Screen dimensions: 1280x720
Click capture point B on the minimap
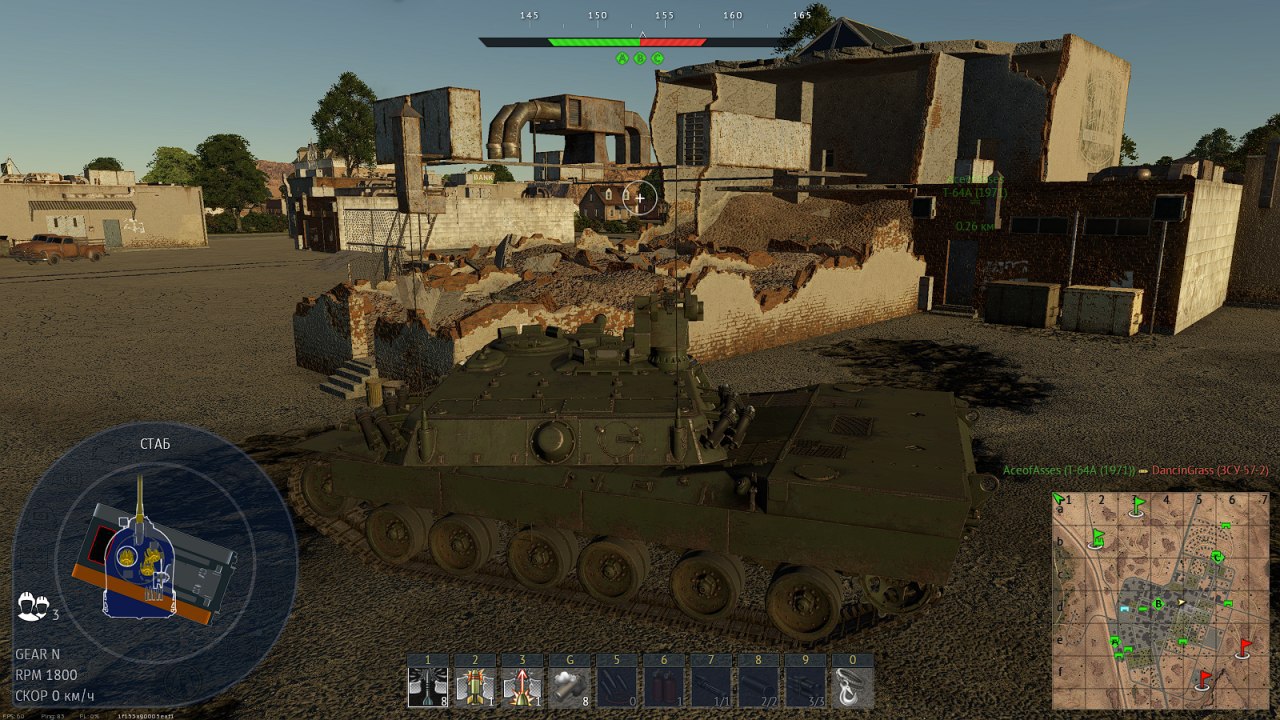pyautogui.click(x=1159, y=603)
